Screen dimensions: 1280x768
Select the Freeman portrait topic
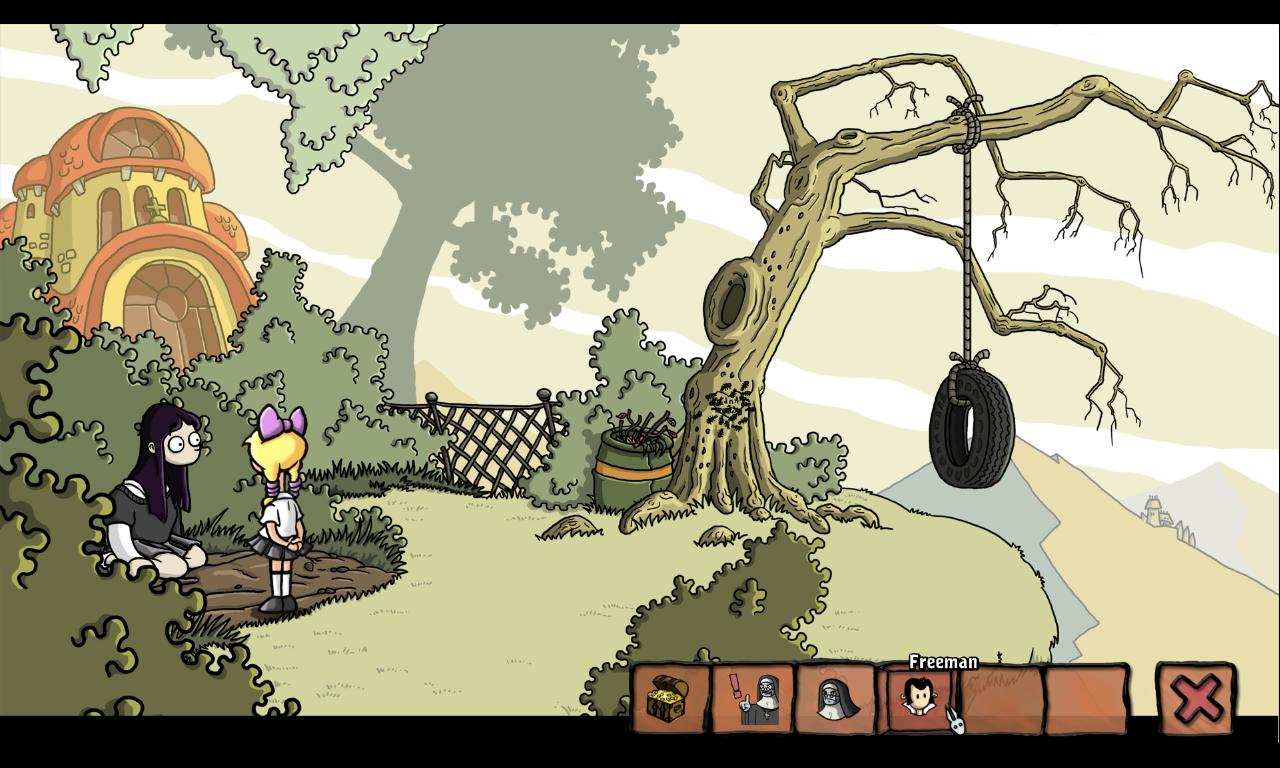tap(918, 697)
